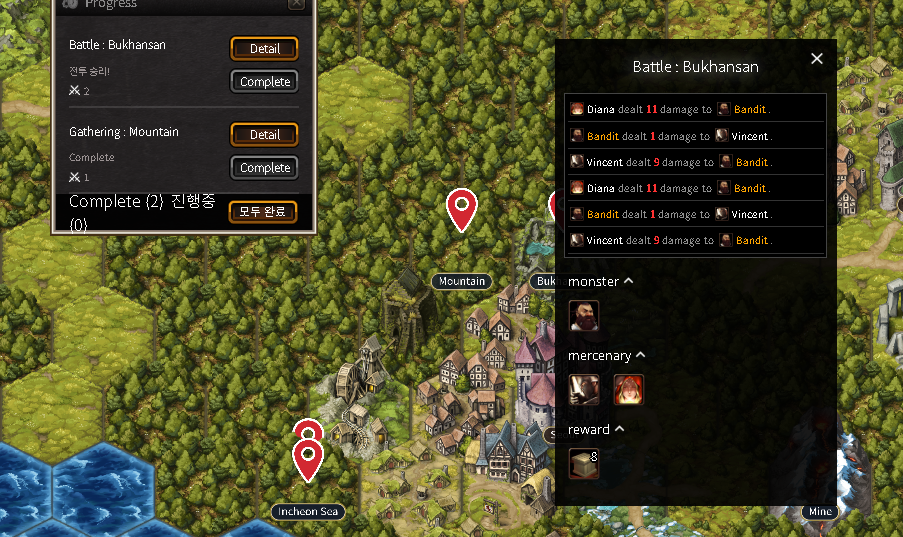Select the Mountain map marker pin

click(461, 207)
